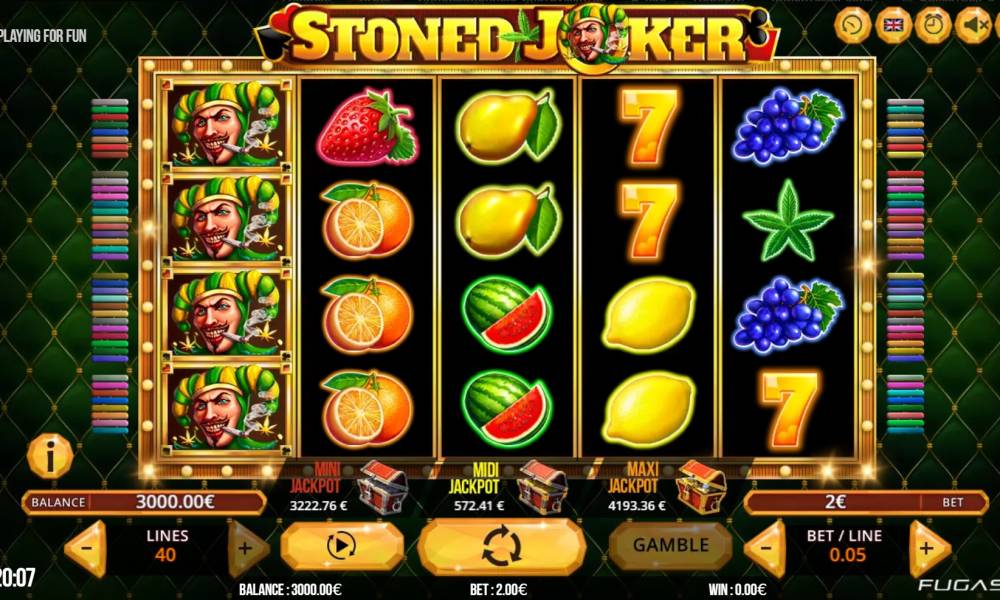Spin the reels with the circular arrows button
Viewport: 1000px width, 600px height.
coord(501,547)
